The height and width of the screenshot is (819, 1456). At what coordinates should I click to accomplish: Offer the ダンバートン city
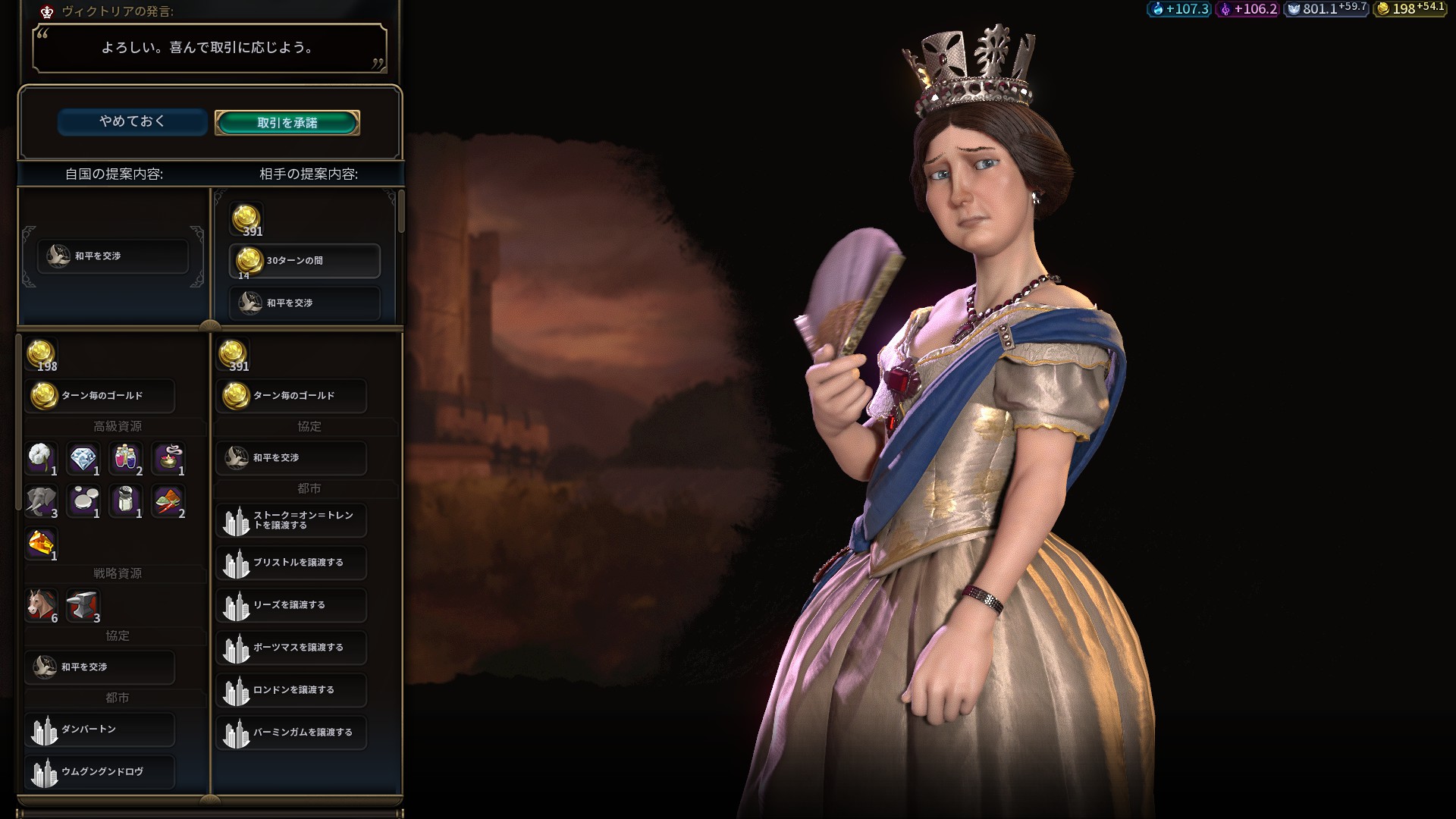tap(100, 730)
